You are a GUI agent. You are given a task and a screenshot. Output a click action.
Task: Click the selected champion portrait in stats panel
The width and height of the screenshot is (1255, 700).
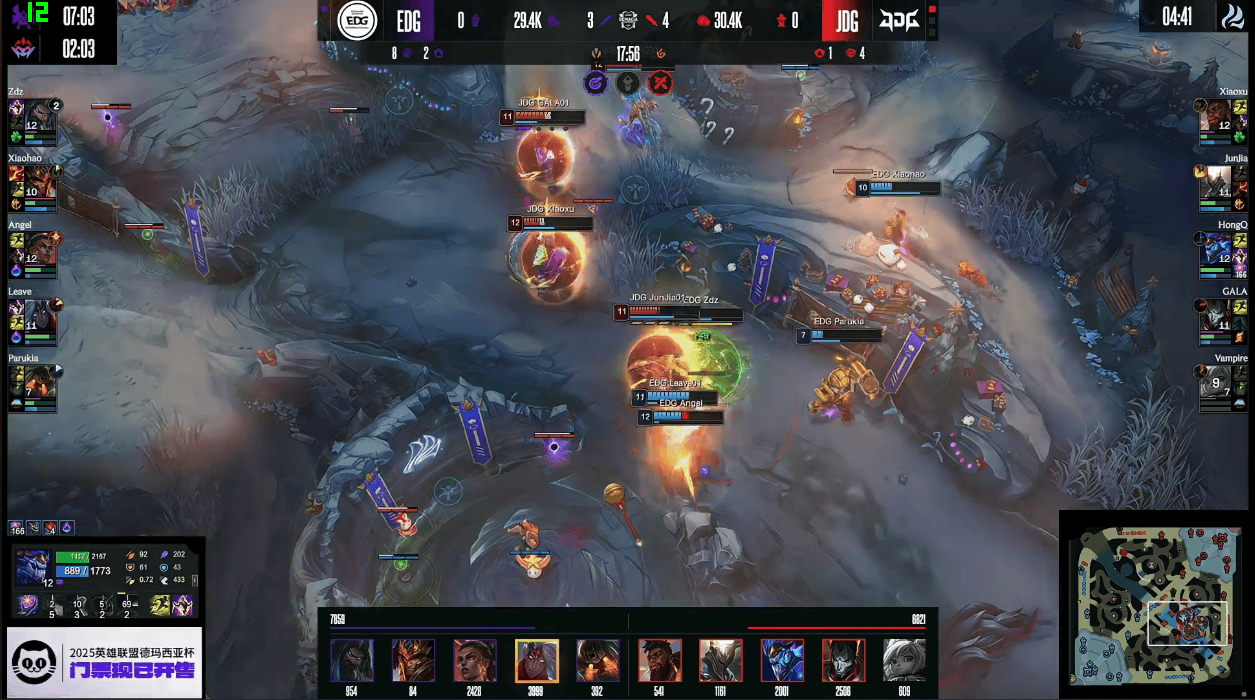pos(33,567)
